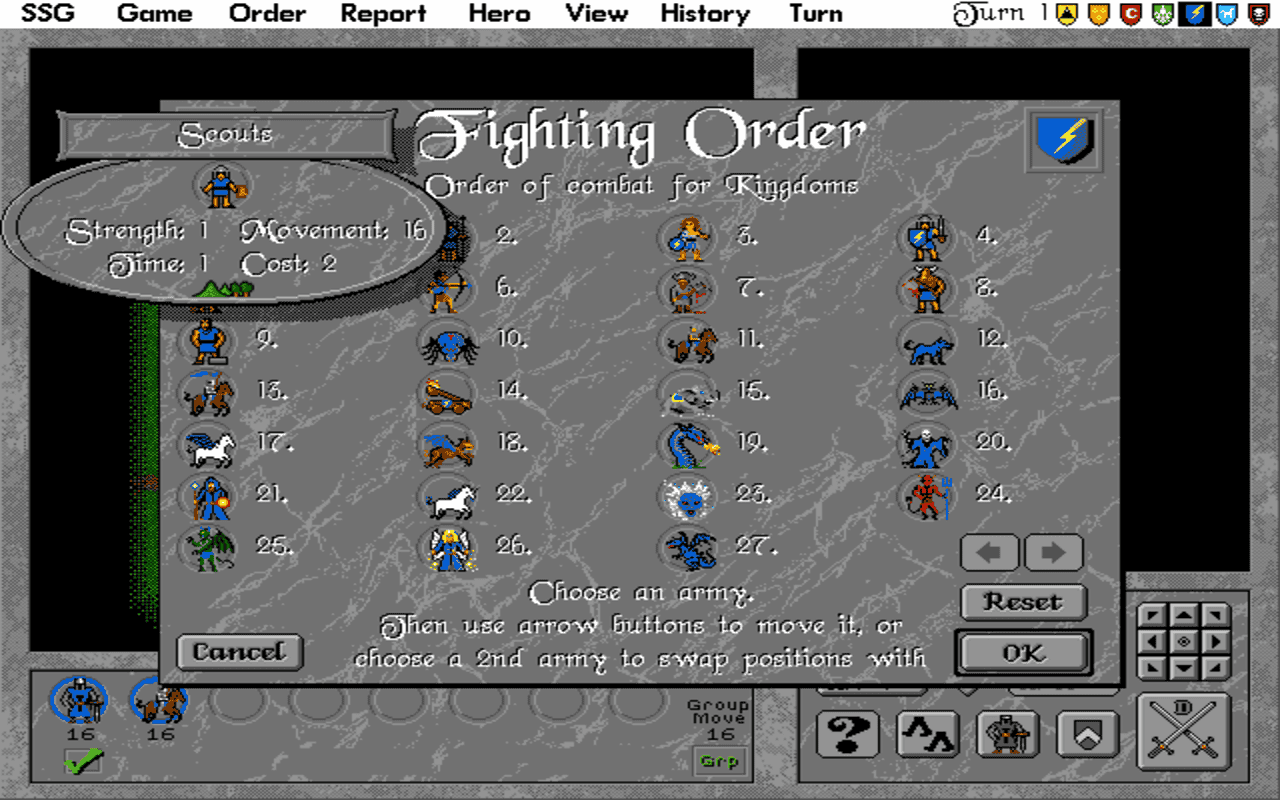This screenshot has width=1280, height=800.
Task: Click the right arrow to move army later
Action: click(1053, 553)
